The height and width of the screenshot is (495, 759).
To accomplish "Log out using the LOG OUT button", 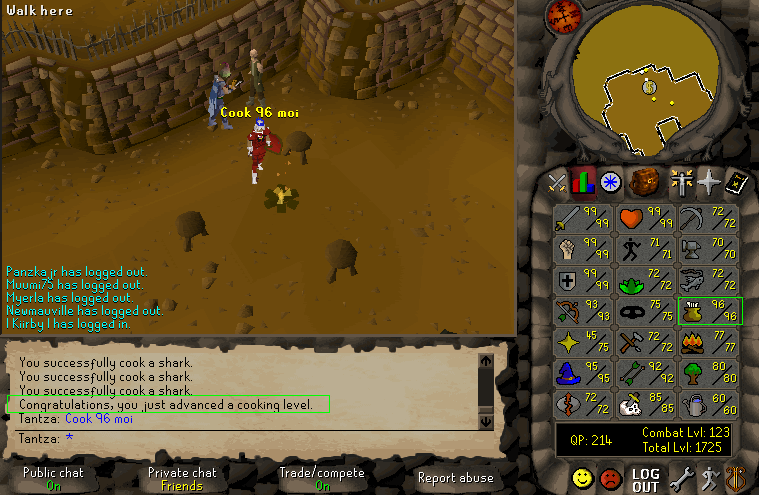I will point(646,479).
